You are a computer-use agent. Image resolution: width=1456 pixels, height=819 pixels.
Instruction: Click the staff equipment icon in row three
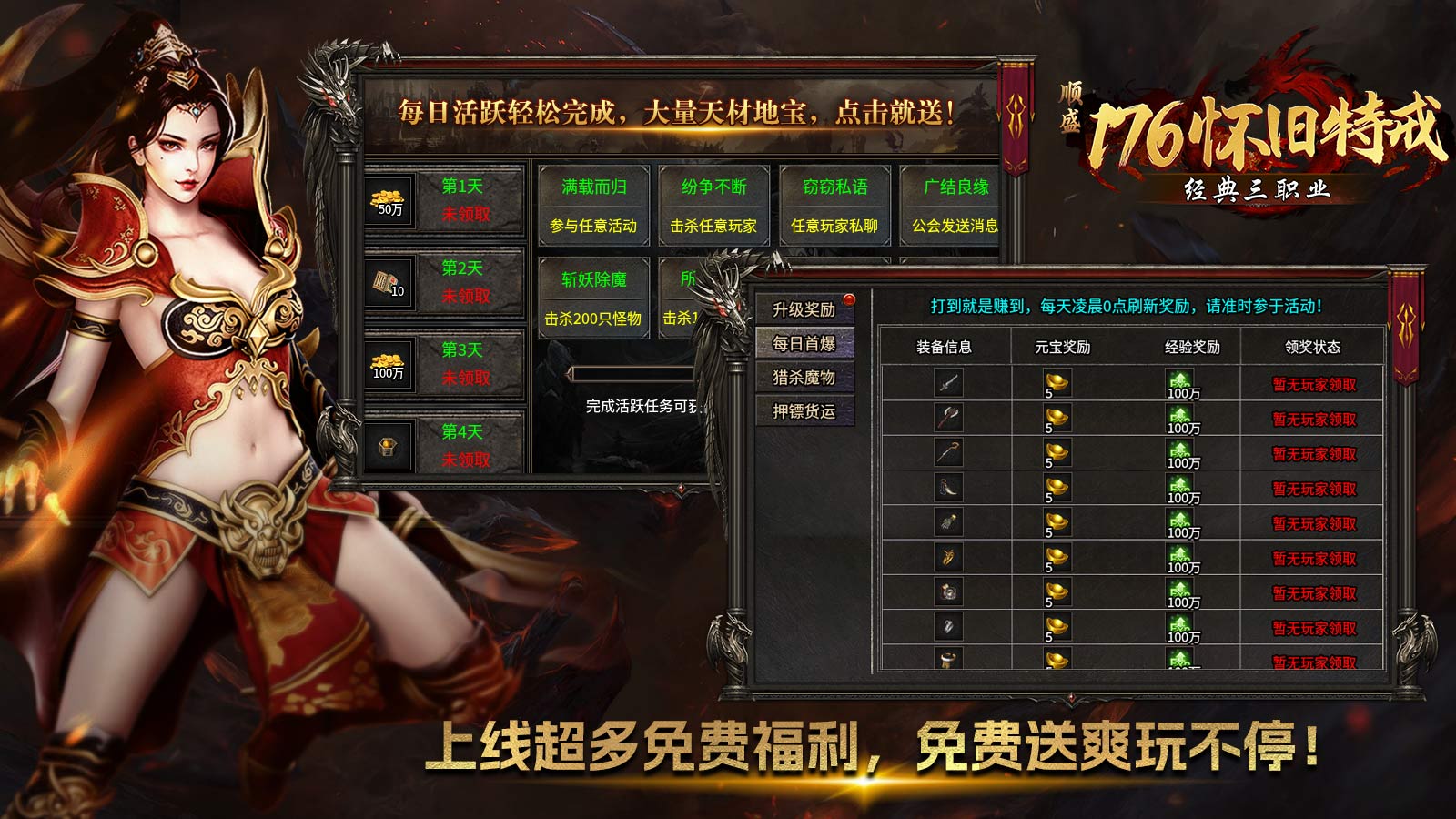pos(946,450)
